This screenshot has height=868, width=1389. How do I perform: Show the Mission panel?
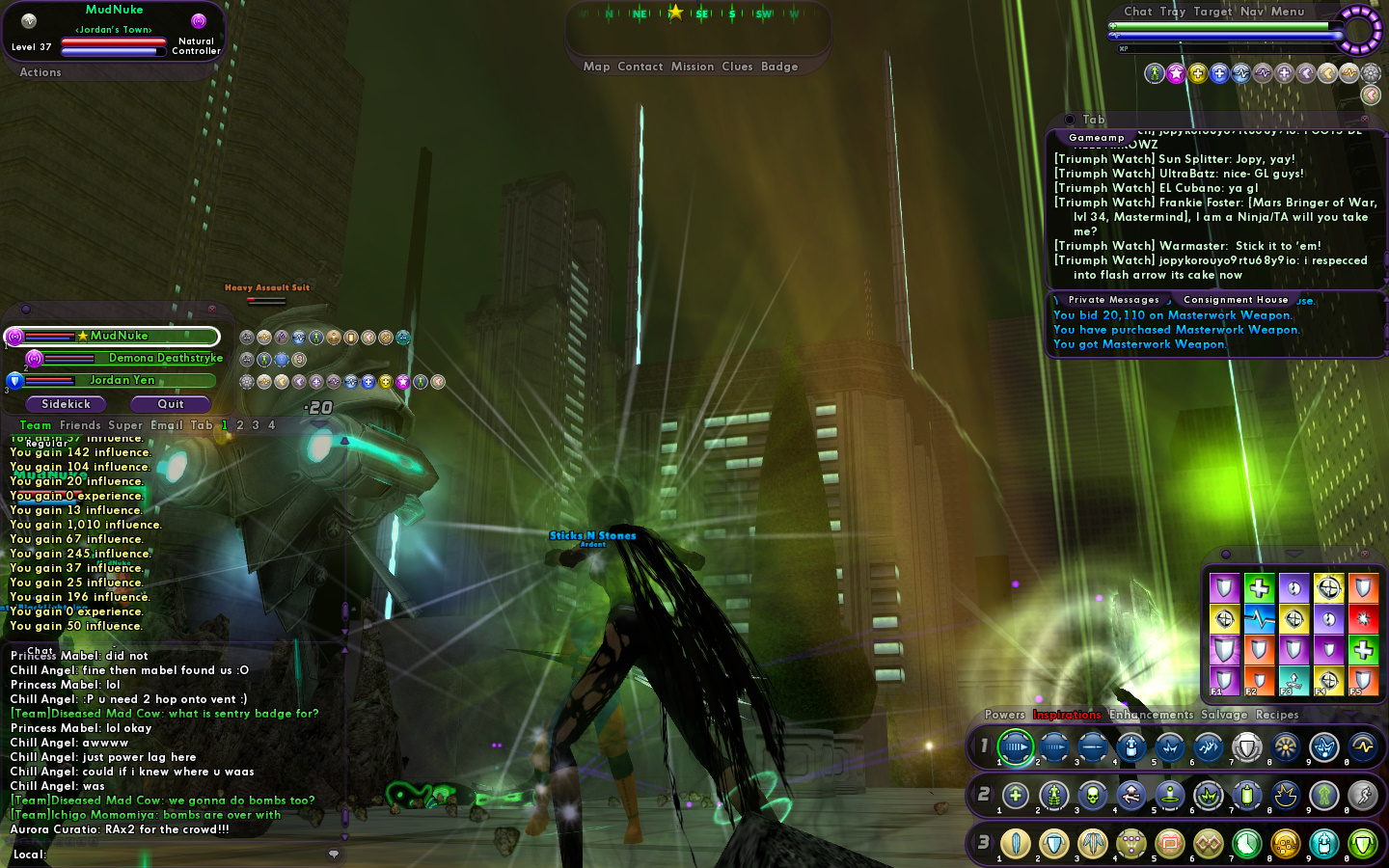[x=693, y=67]
